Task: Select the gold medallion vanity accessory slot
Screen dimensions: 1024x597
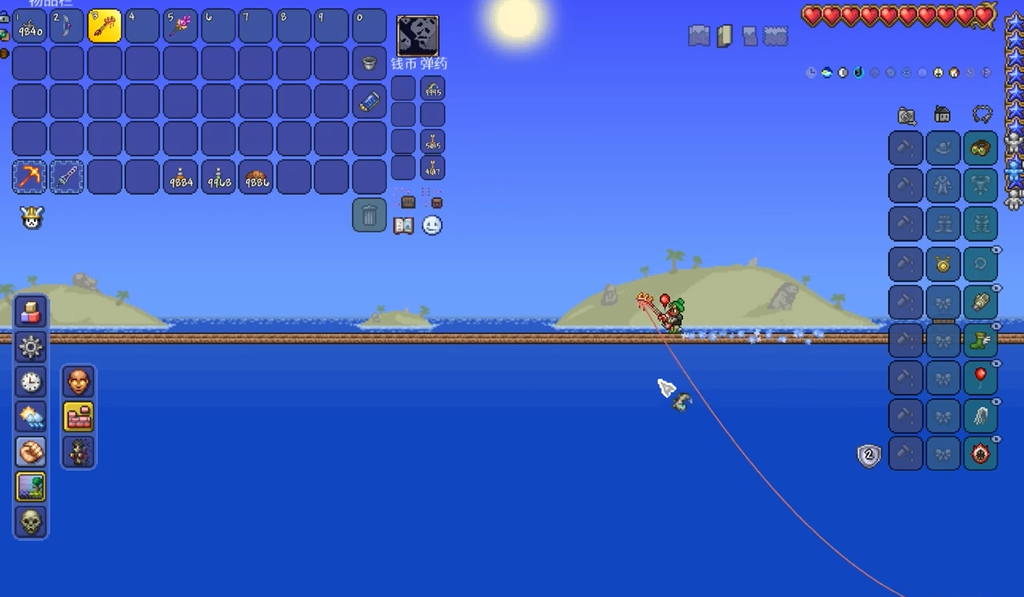Action: pos(942,264)
